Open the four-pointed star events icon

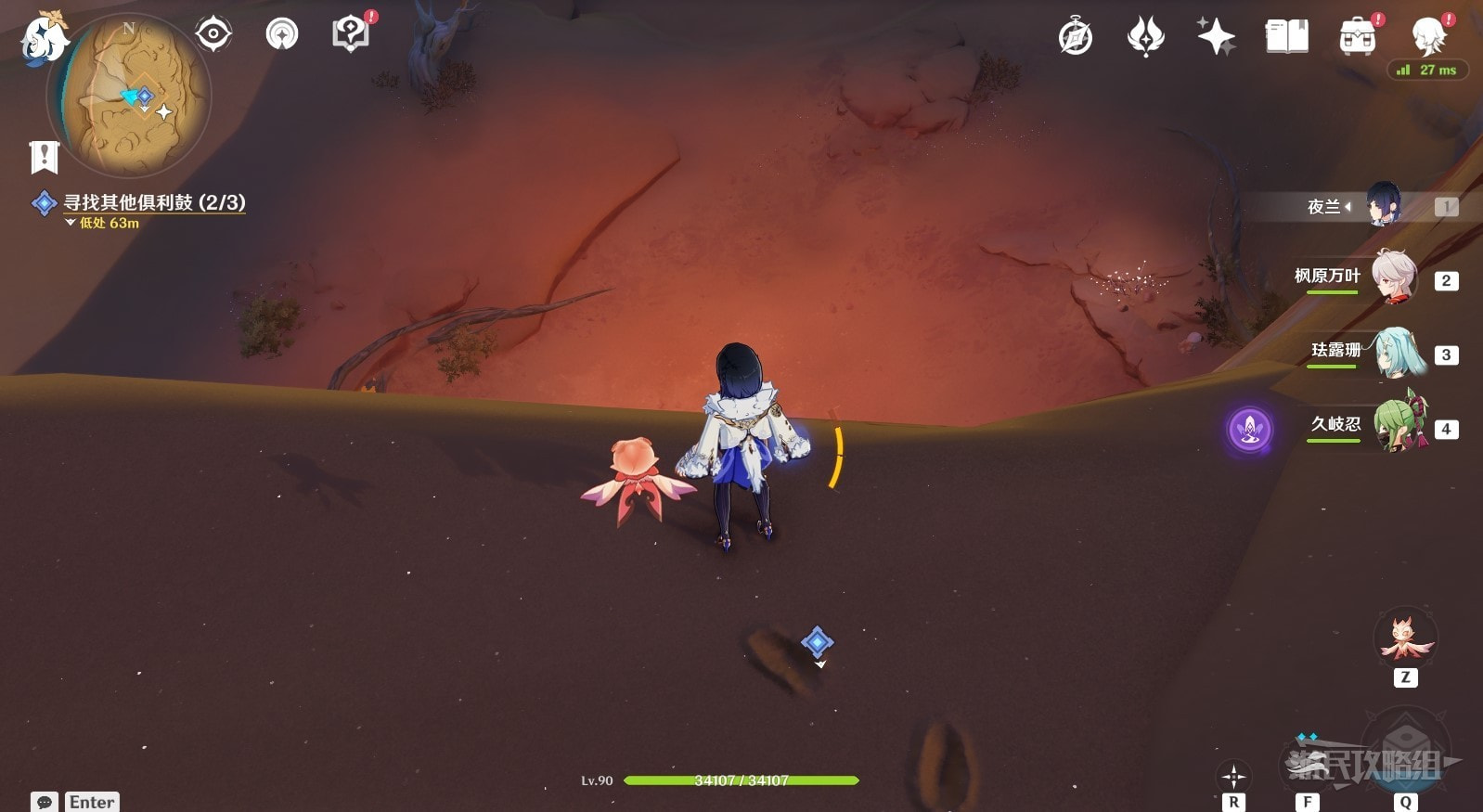point(1216,37)
